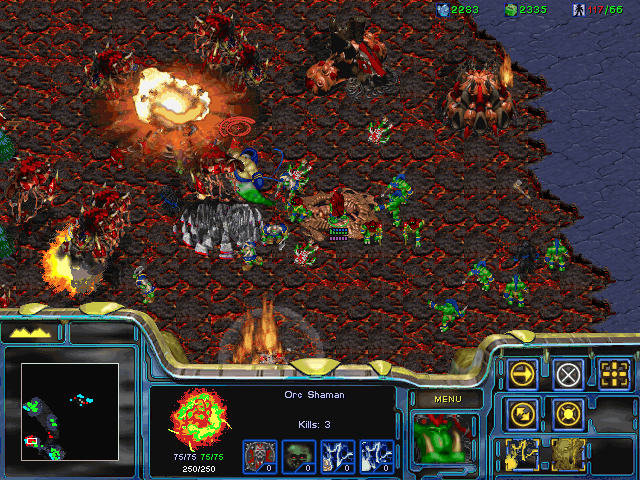Toggle the minimap terrain button

(x=30, y=331)
